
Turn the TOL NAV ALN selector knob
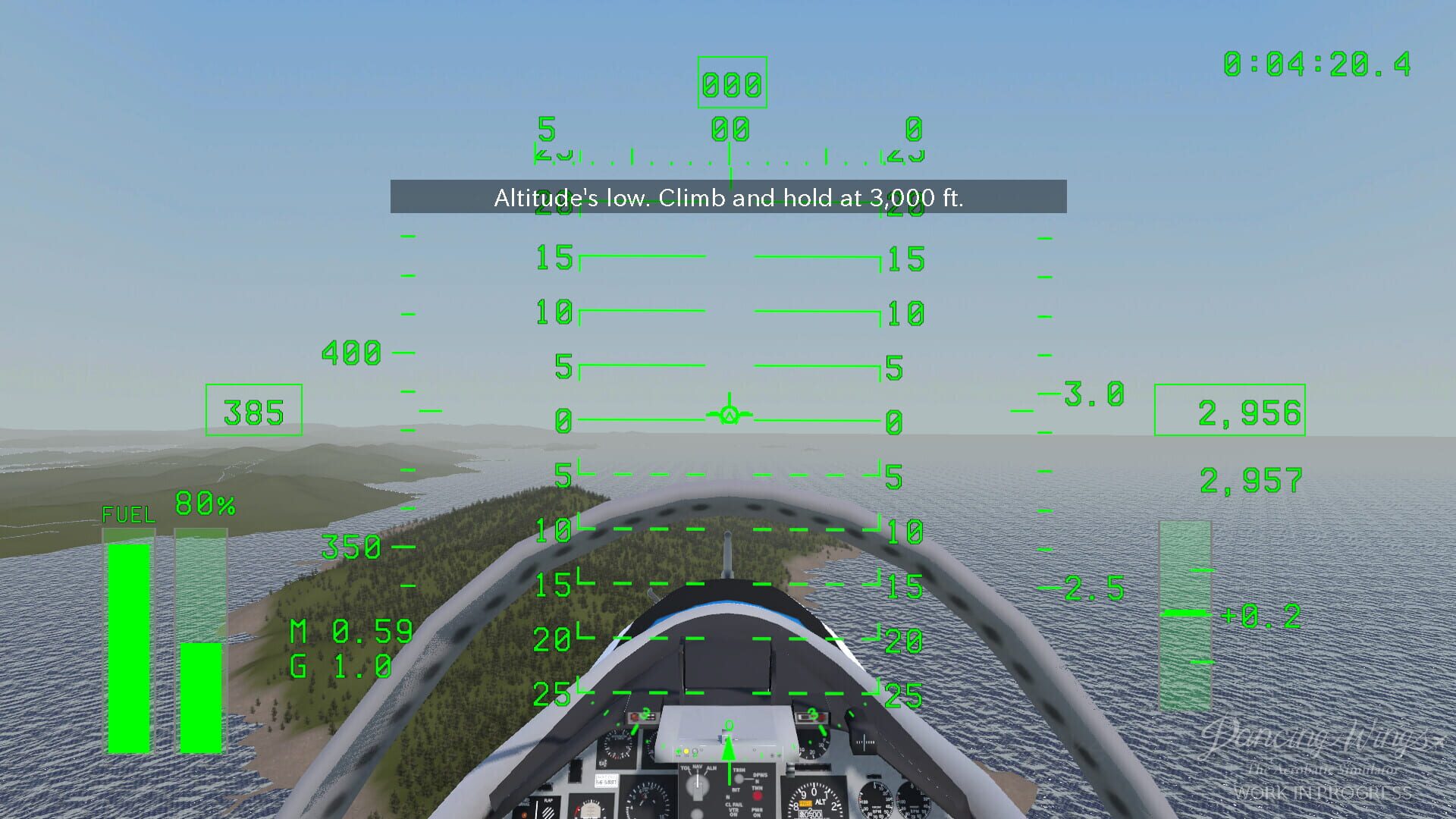(697, 783)
